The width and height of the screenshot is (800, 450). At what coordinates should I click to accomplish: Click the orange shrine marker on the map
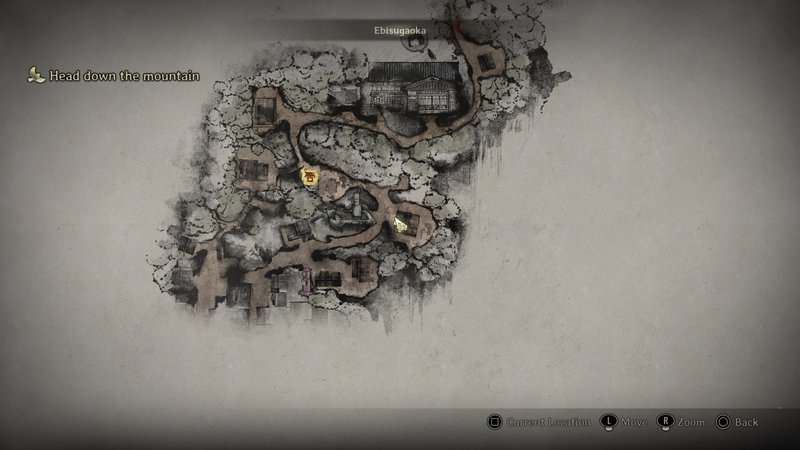(x=311, y=177)
